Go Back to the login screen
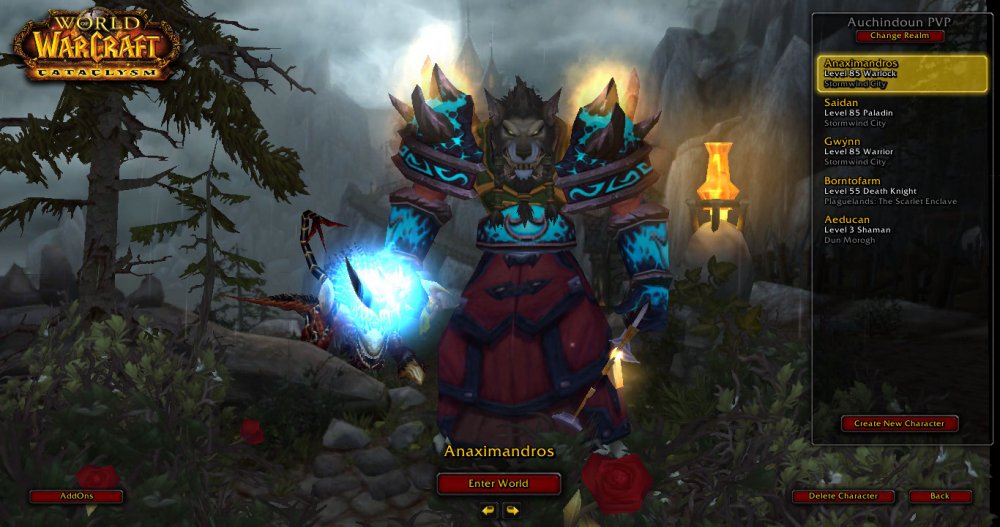This screenshot has height=527, width=1000. 940,496
